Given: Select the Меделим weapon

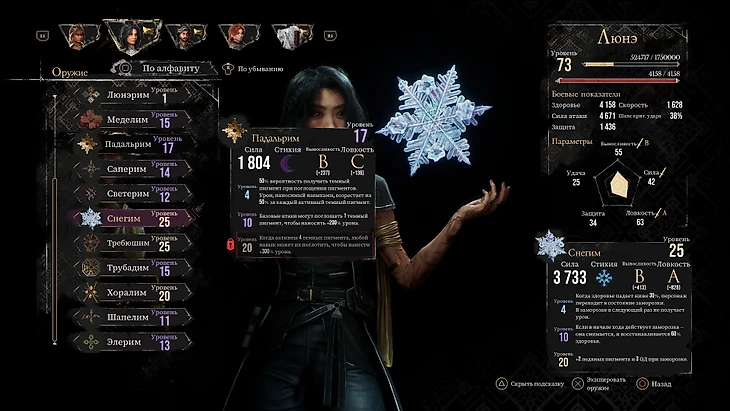Looking at the screenshot, I should pos(125,119).
